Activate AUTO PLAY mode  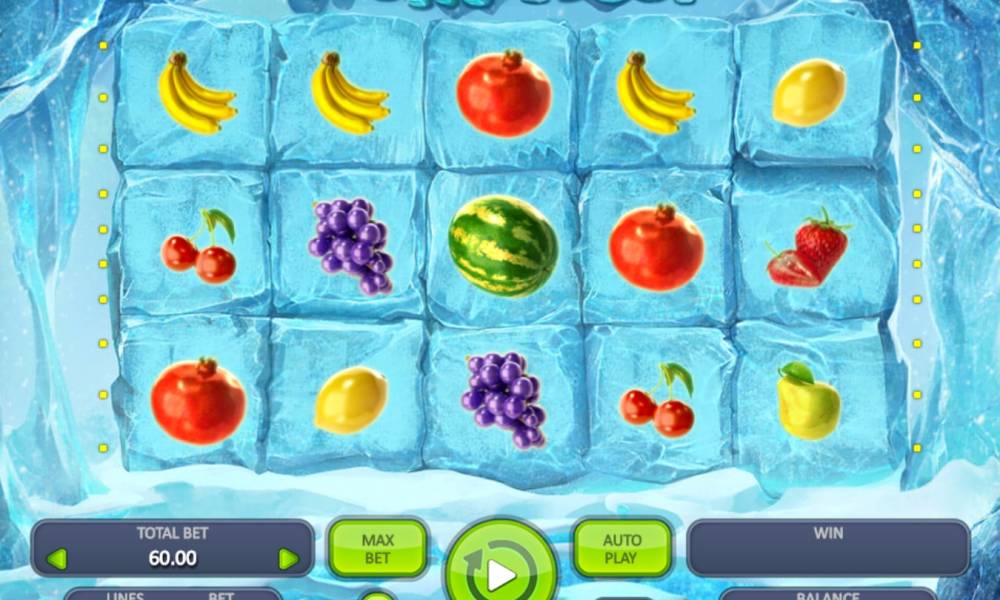click(x=621, y=548)
